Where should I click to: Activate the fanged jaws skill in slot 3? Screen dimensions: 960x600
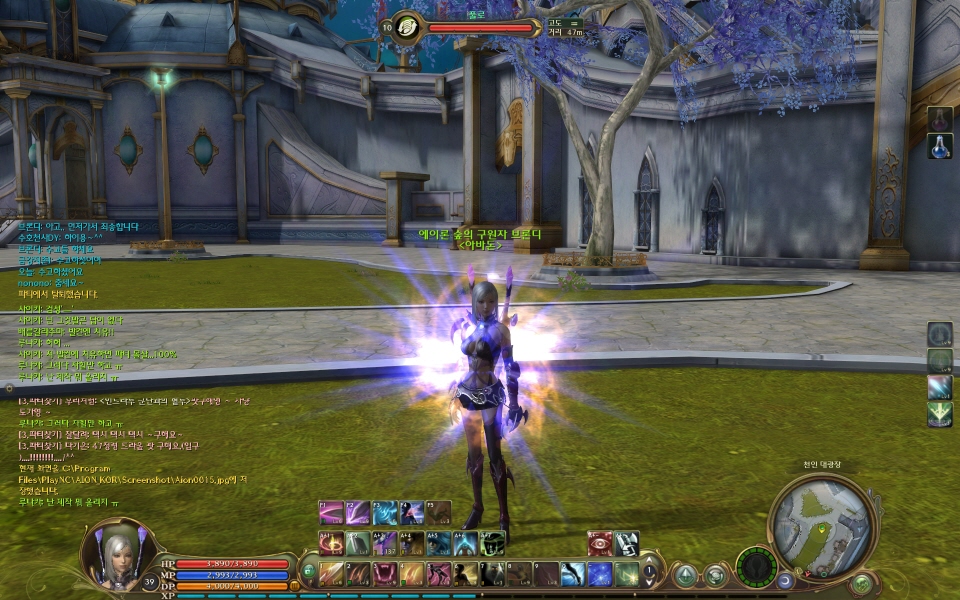[384, 574]
